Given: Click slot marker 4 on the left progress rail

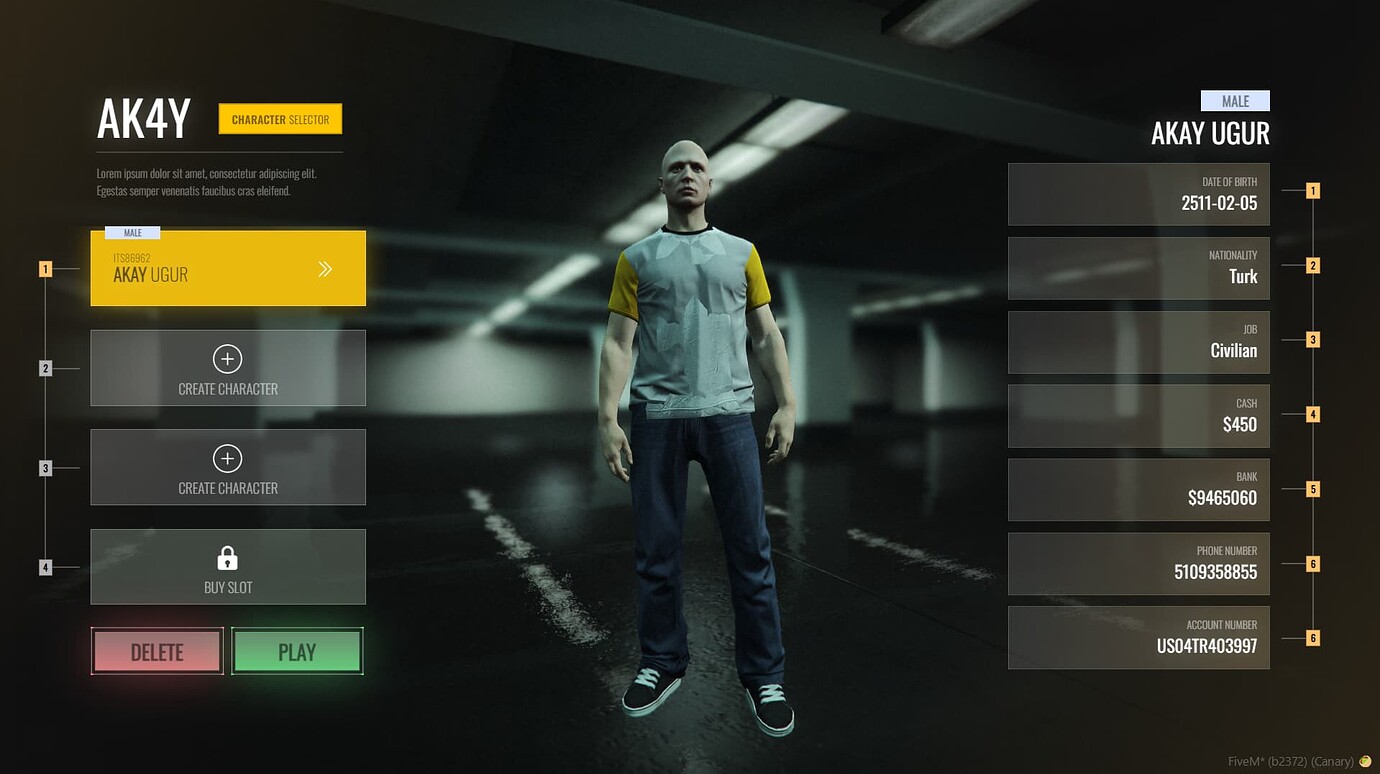Looking at the screenshot, I should point(46,566).
